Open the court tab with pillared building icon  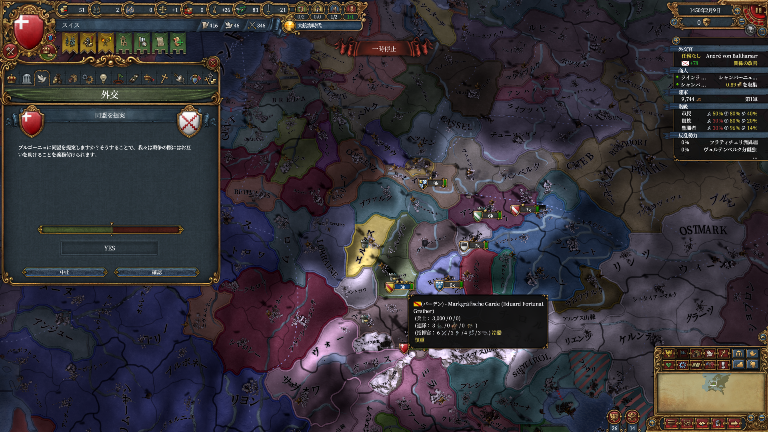click(27, 78)
